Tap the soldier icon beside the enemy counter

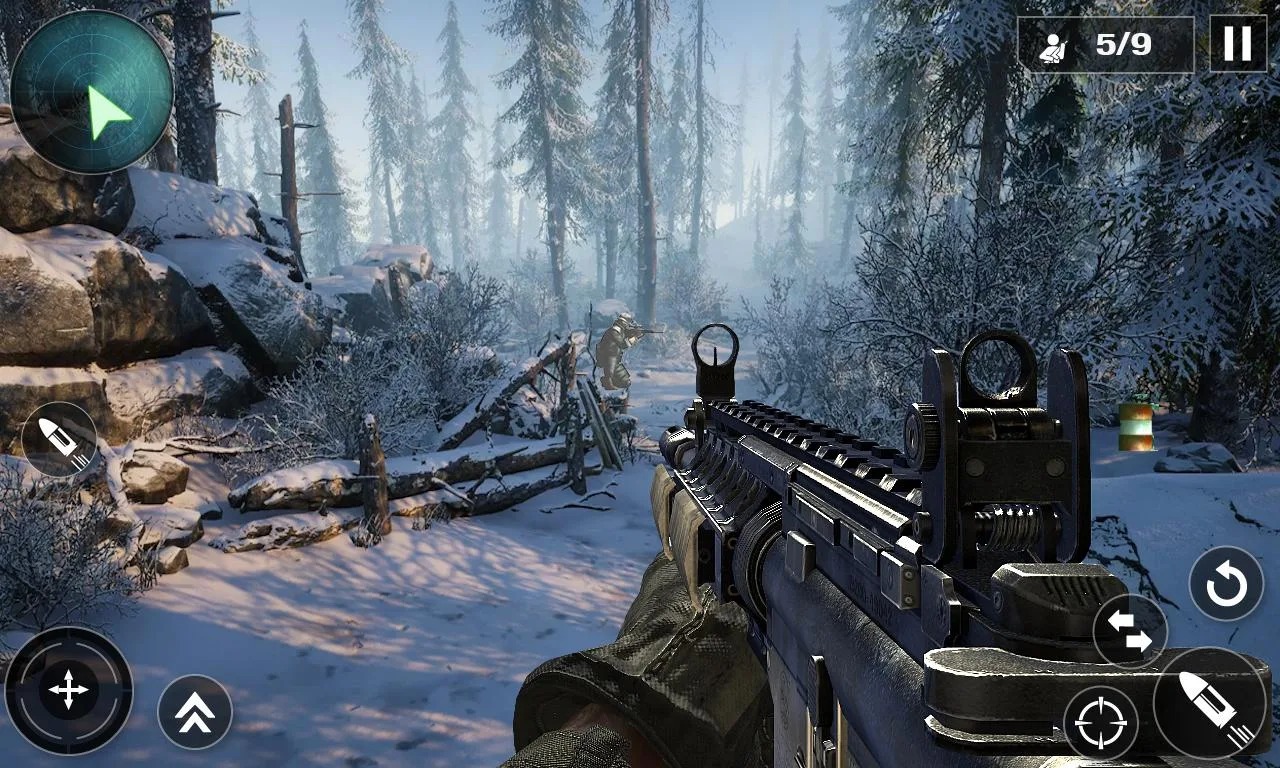(x=1053, y=44)
